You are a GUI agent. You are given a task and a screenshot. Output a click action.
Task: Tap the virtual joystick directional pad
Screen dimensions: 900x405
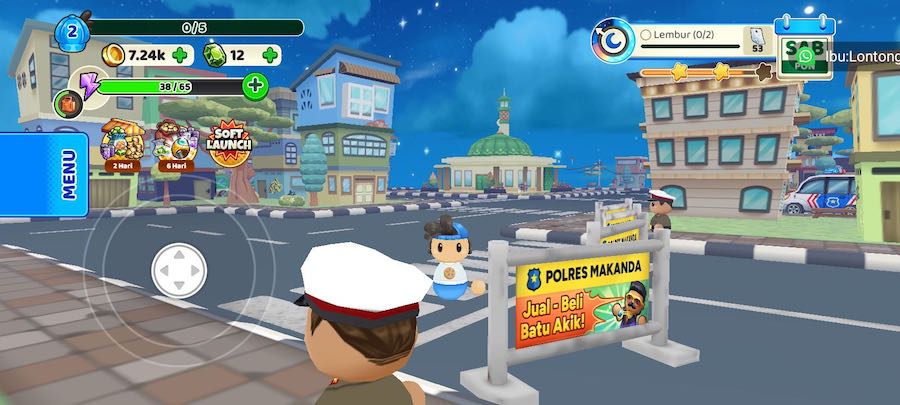pyautogui.click(x=179, y=270)
